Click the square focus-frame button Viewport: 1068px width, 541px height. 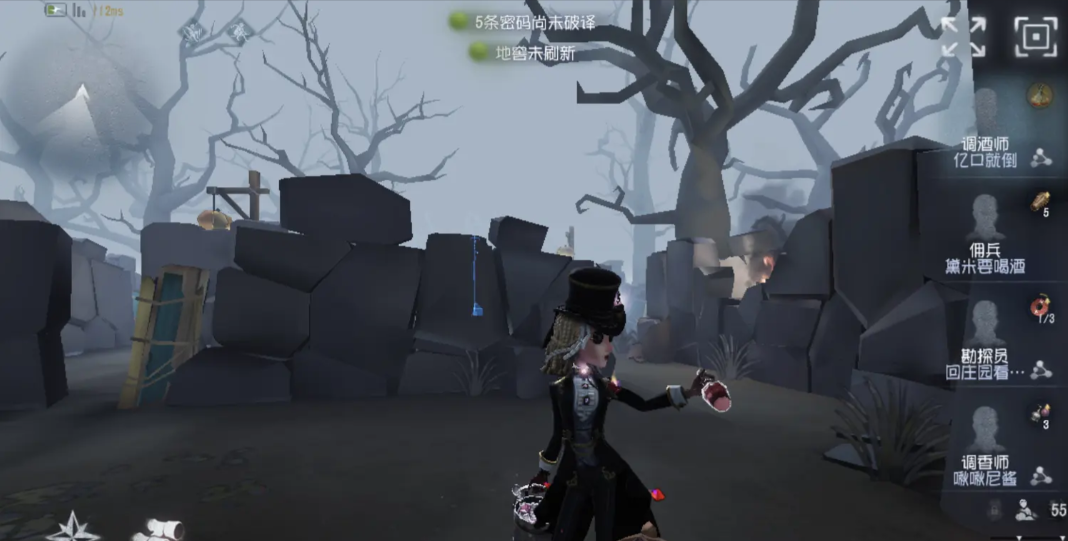click(x=1035, y=37)
